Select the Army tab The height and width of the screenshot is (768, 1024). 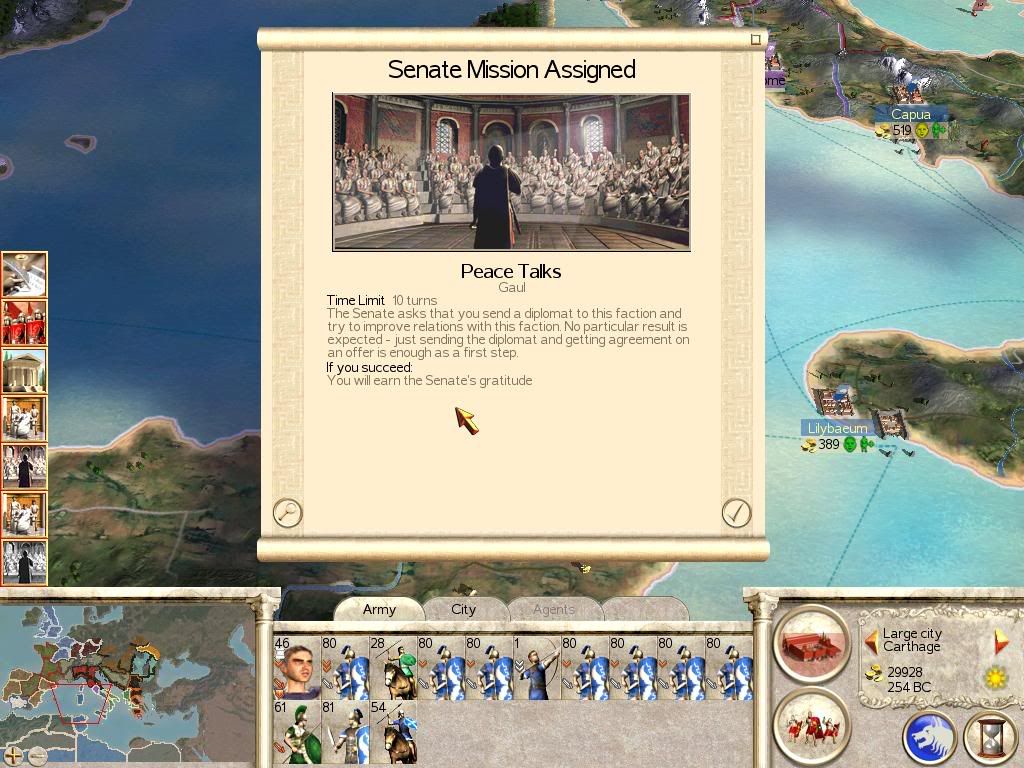click(379, 609)
